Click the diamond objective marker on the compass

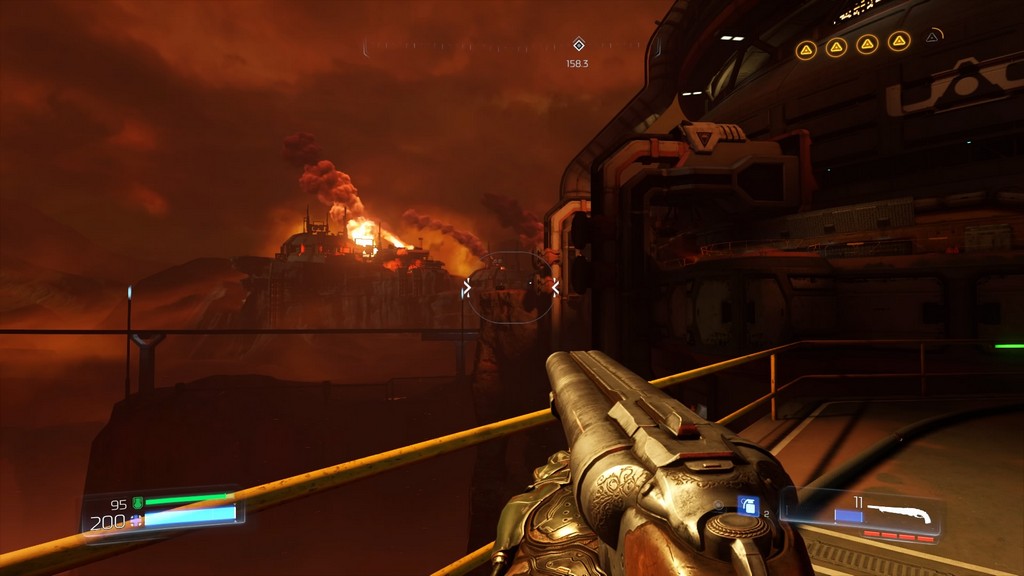click(x=578, y=44)
